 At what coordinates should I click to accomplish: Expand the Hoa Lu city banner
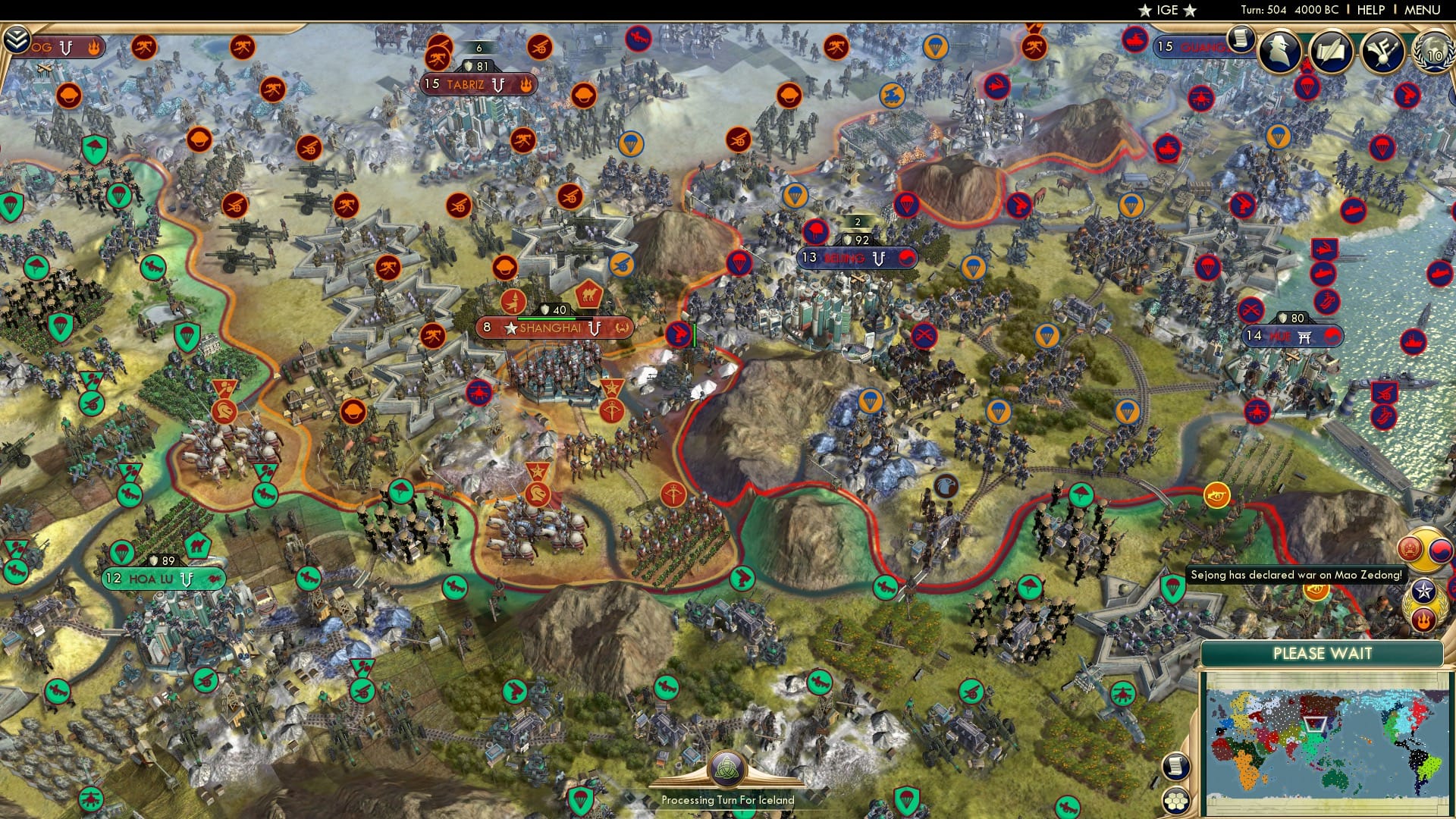160,578
